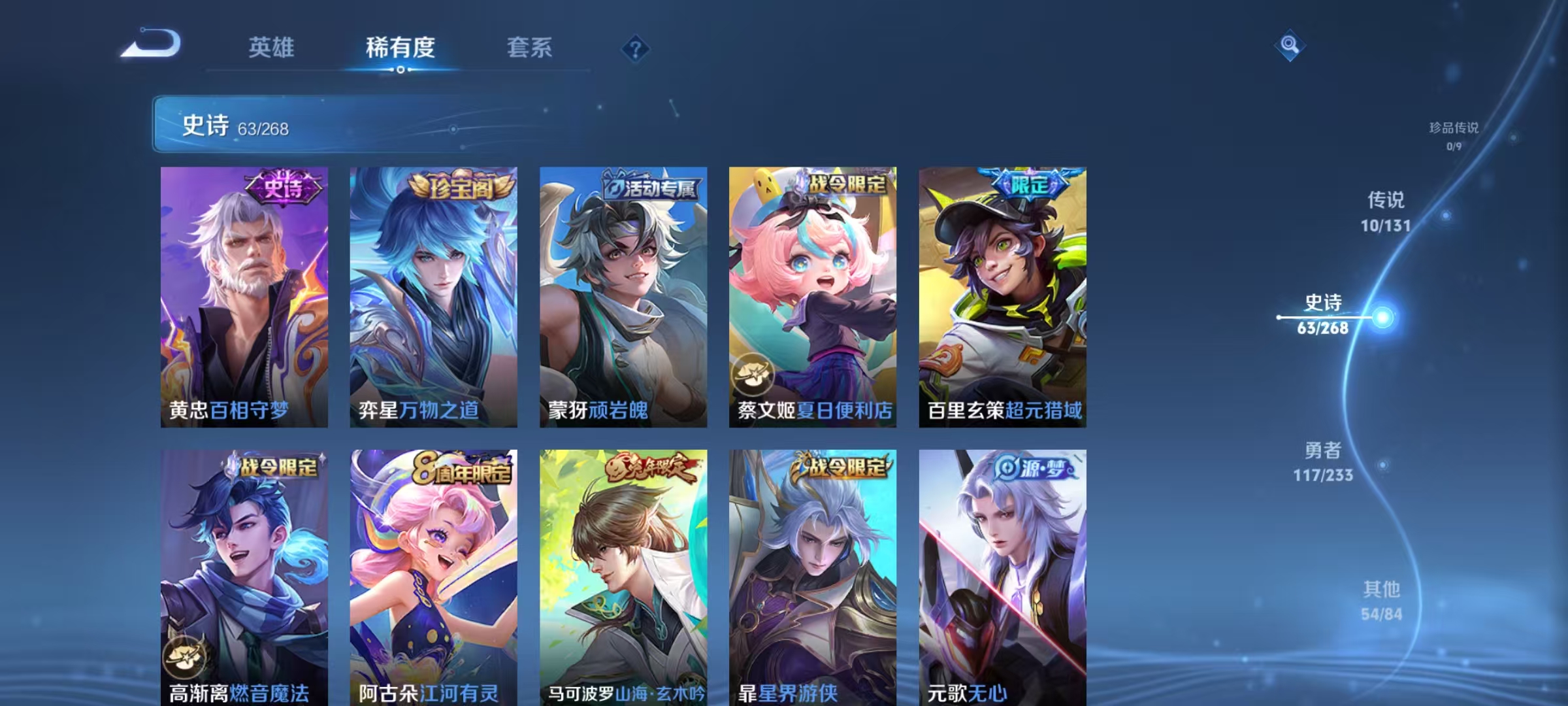The height and width of the screenshot is (706, 1568).
Task: Switch to the 英雄 tab
Action: (x=272, y=47)
